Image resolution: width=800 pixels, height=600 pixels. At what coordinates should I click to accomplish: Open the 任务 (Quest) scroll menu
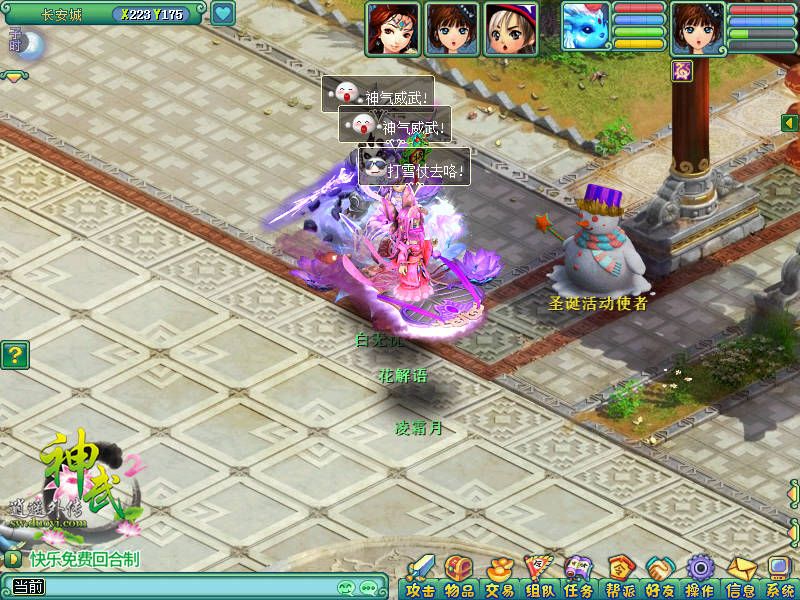point(578,577)
